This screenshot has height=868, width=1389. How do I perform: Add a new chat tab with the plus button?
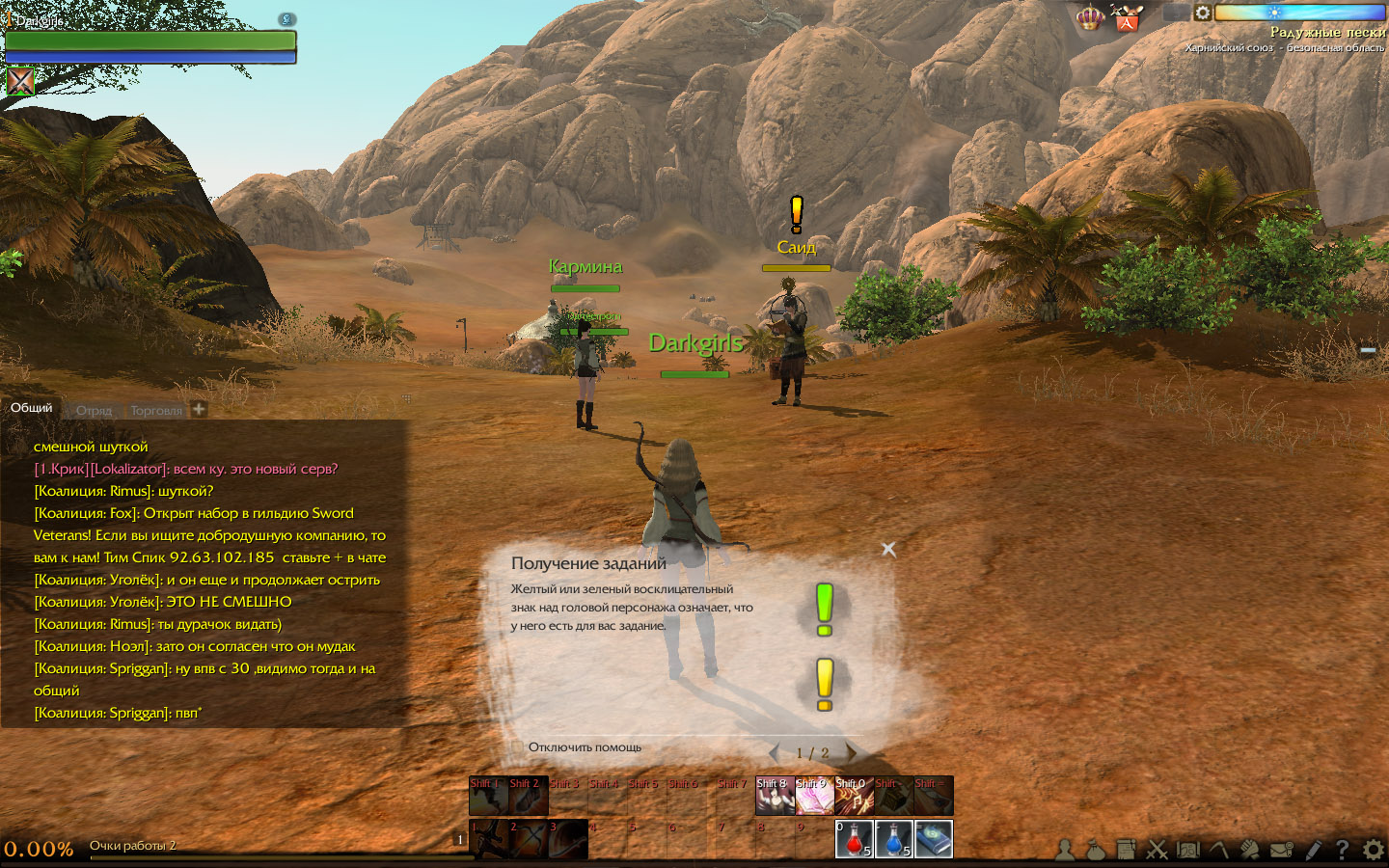199,409
